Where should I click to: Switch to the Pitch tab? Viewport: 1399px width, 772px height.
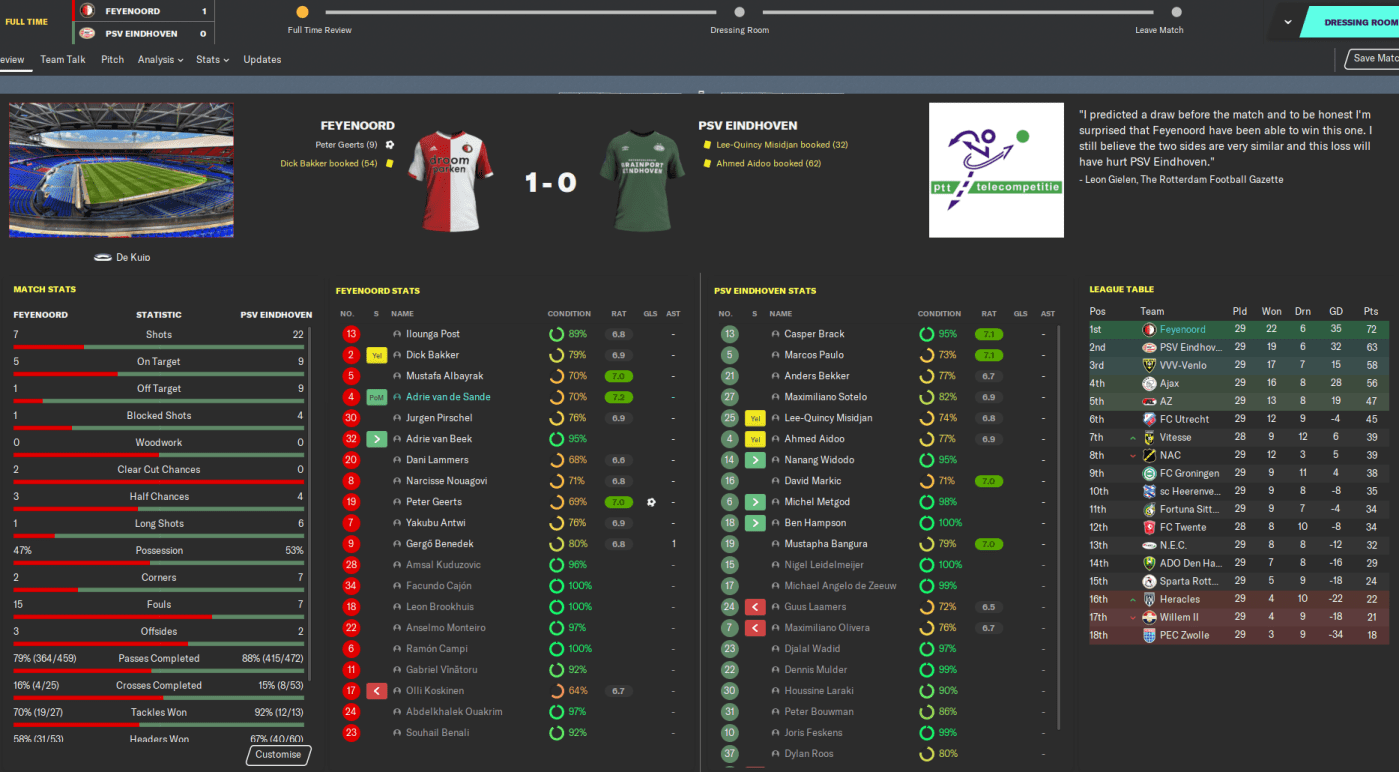(x=112, y=59)
